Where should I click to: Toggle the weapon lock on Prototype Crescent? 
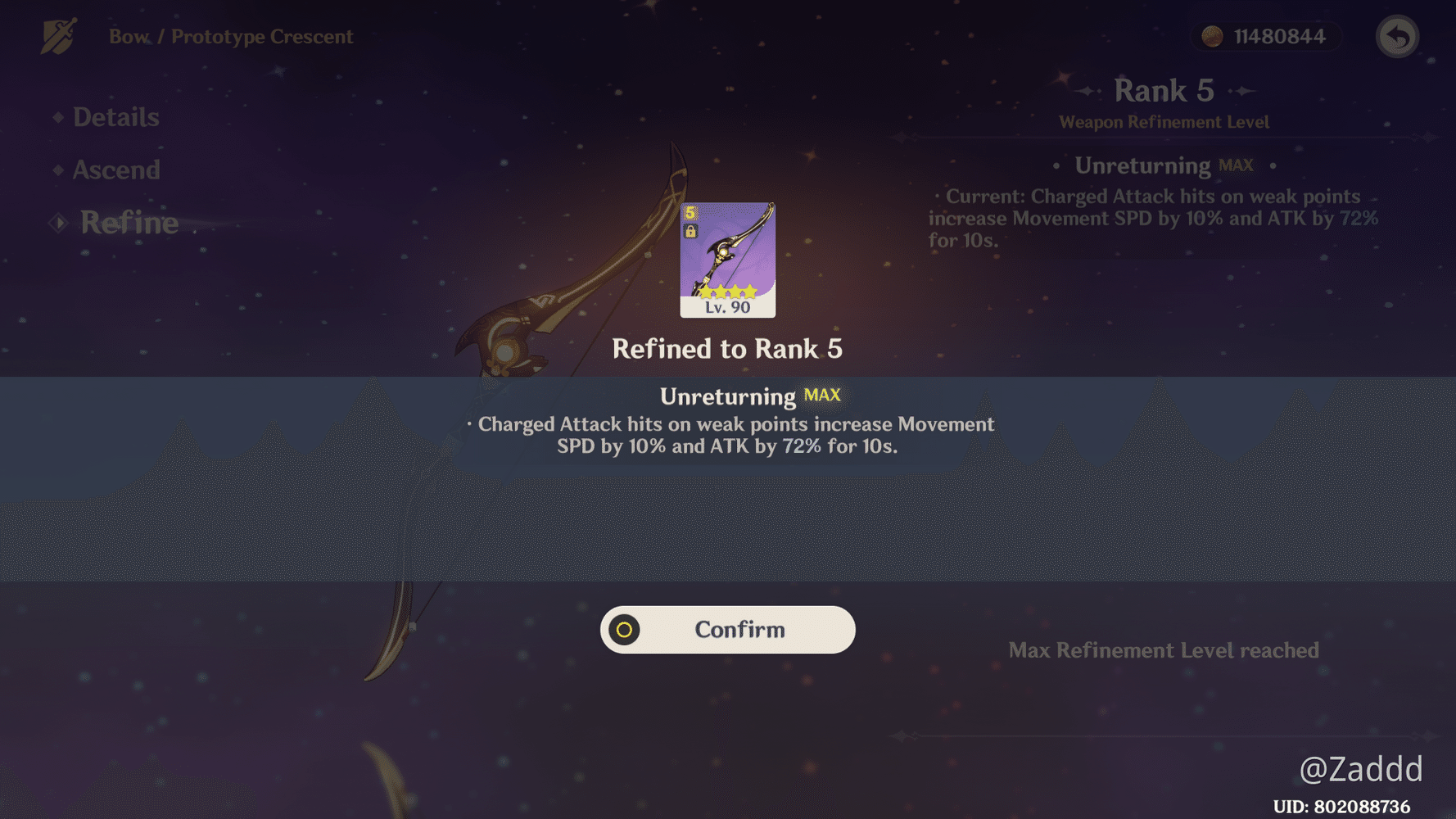coord(691,233)
